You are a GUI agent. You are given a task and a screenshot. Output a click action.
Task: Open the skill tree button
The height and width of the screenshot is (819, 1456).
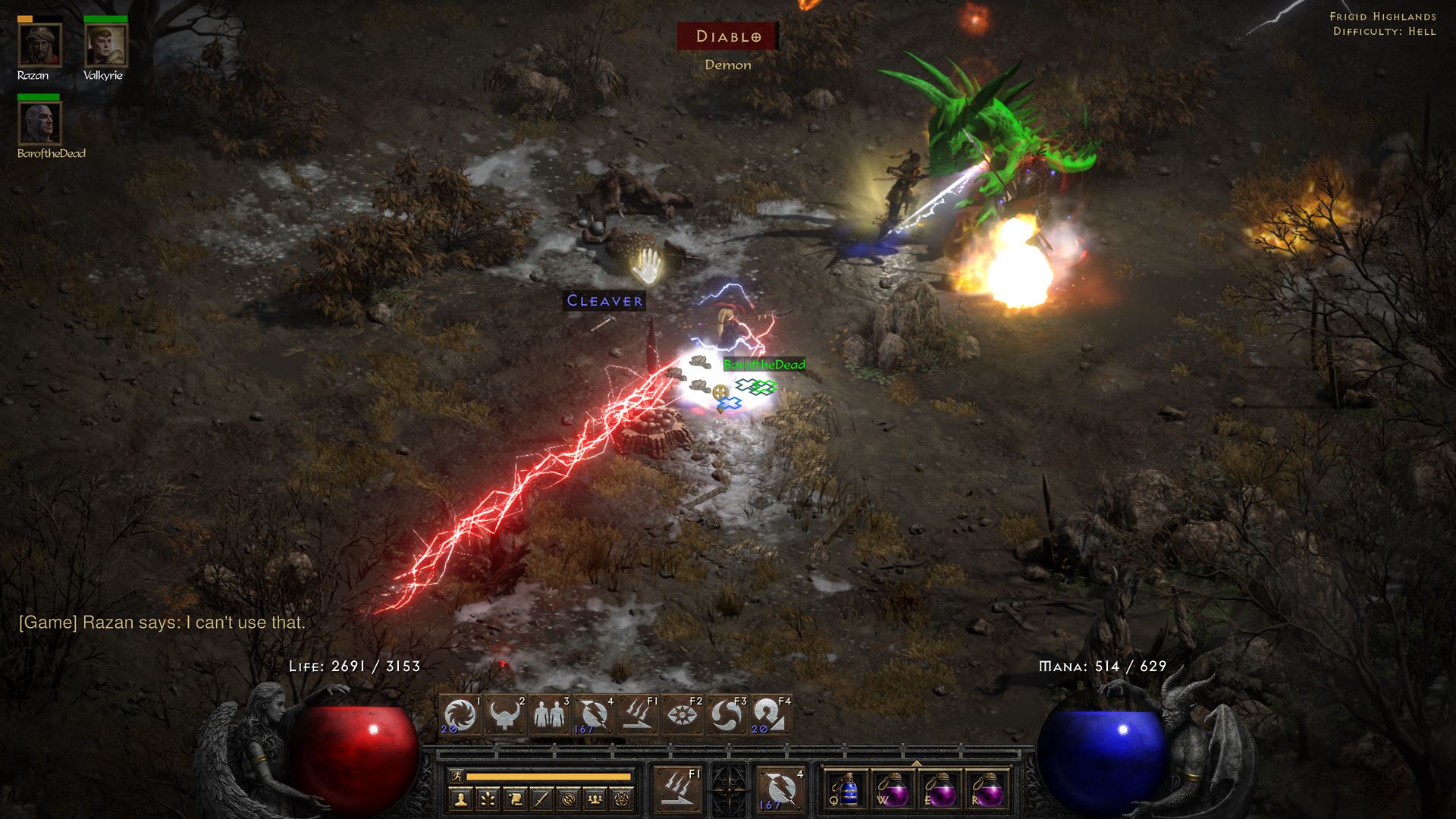488,799
